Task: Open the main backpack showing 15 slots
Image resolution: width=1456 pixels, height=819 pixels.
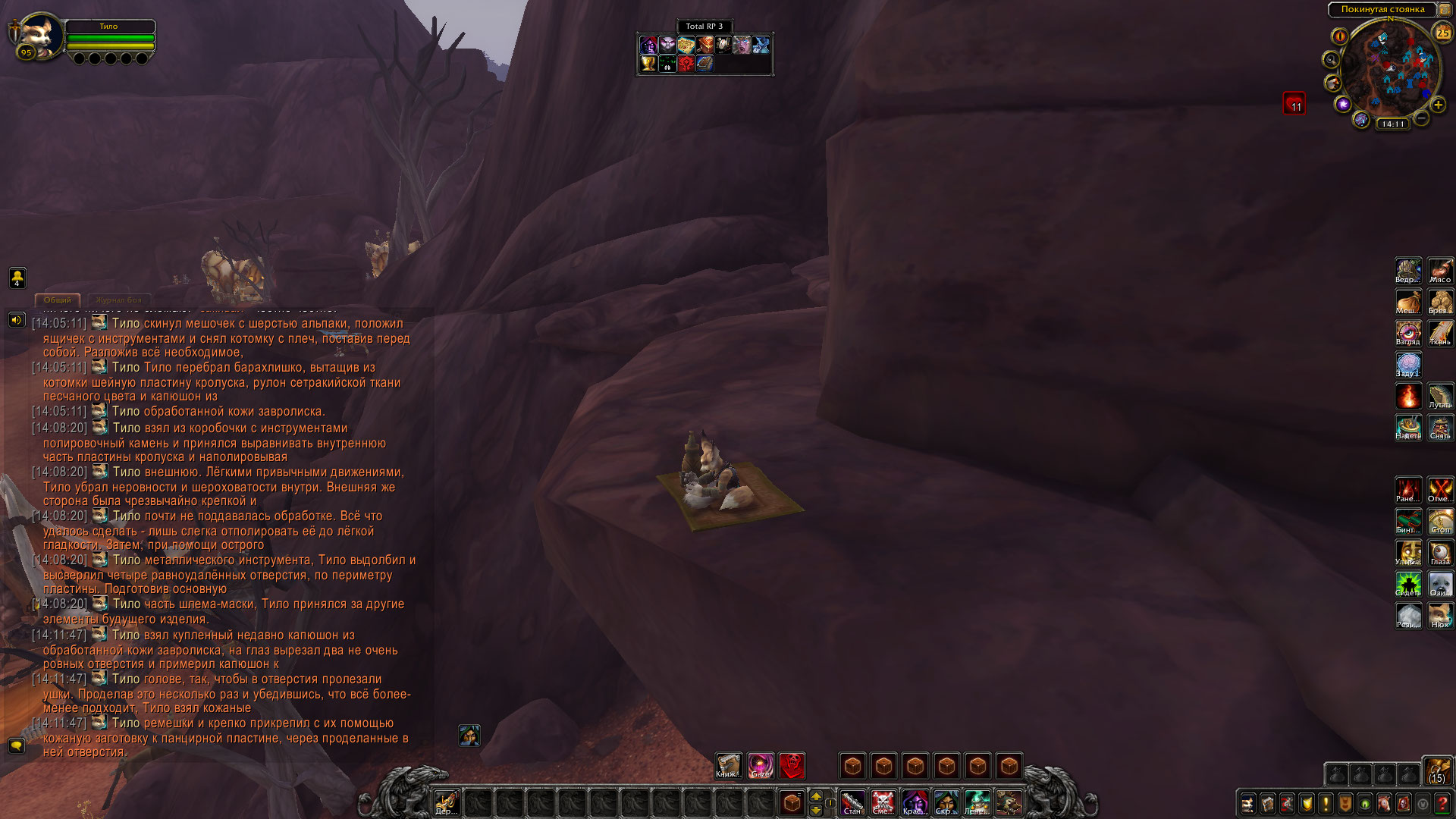Action: [x=1436, y=772]
